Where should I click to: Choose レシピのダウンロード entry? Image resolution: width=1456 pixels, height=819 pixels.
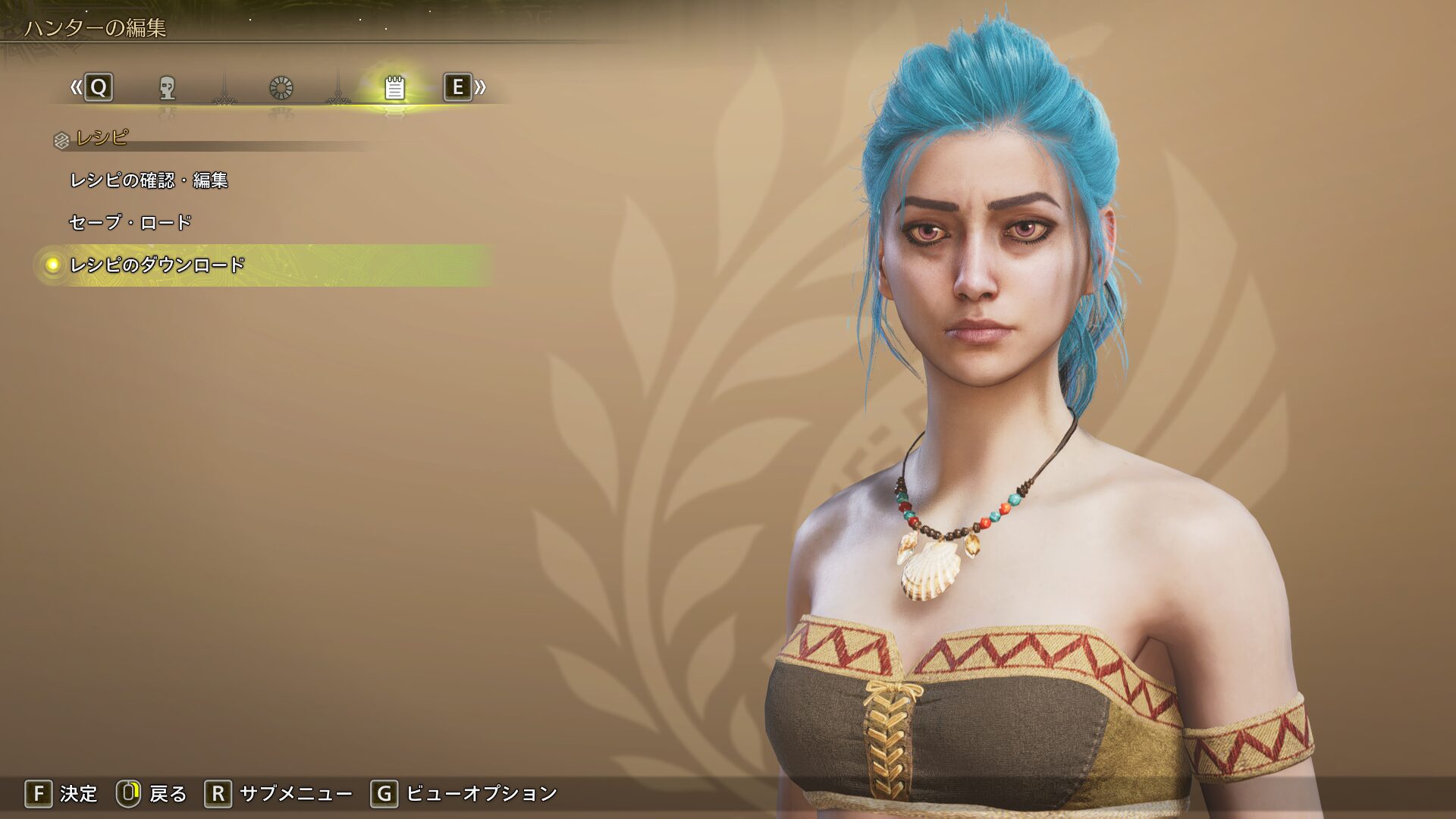click(157, 265)
